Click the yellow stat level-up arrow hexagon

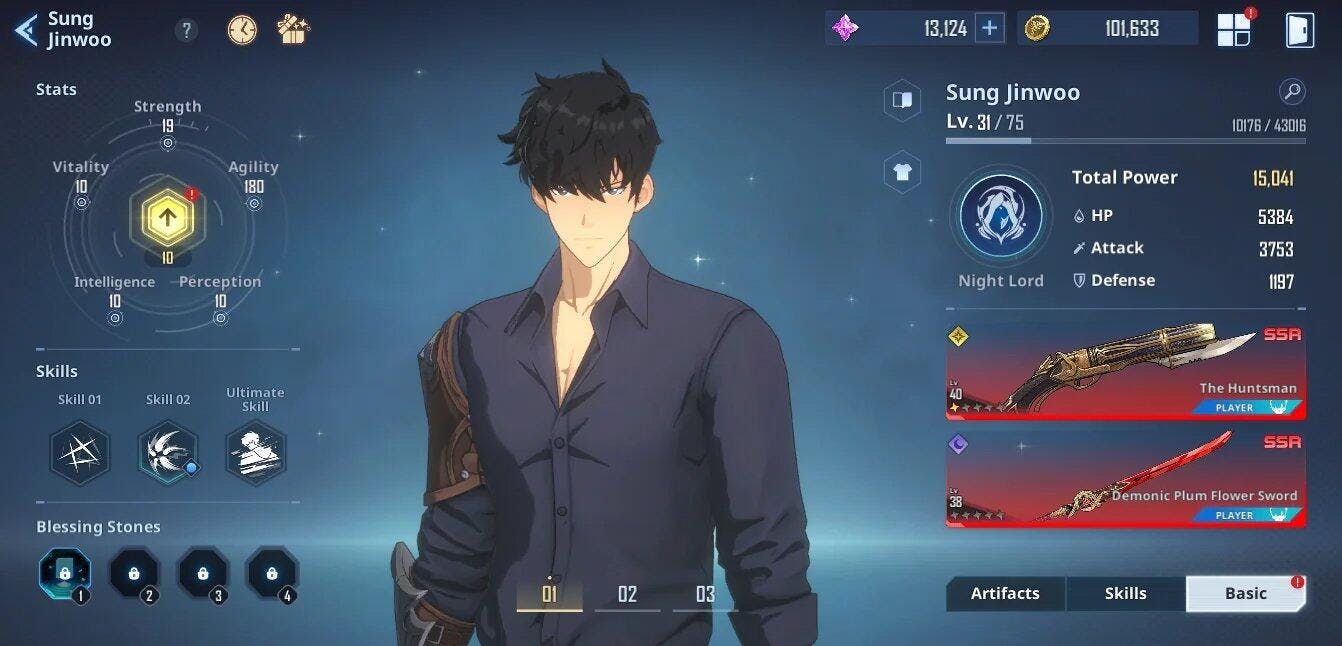pos(167,214)
